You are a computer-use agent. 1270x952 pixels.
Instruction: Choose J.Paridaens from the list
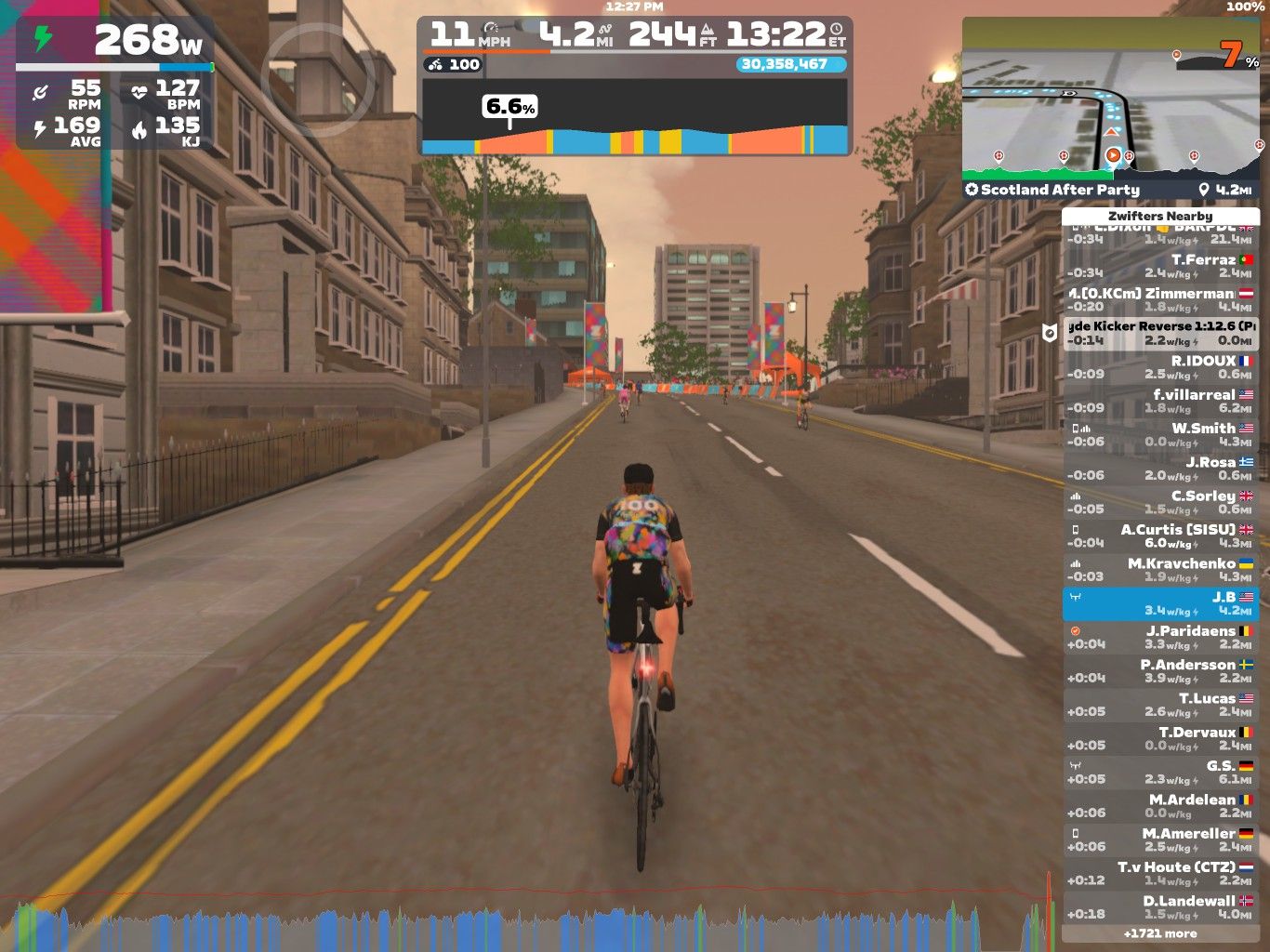[x=1159, y=637]
